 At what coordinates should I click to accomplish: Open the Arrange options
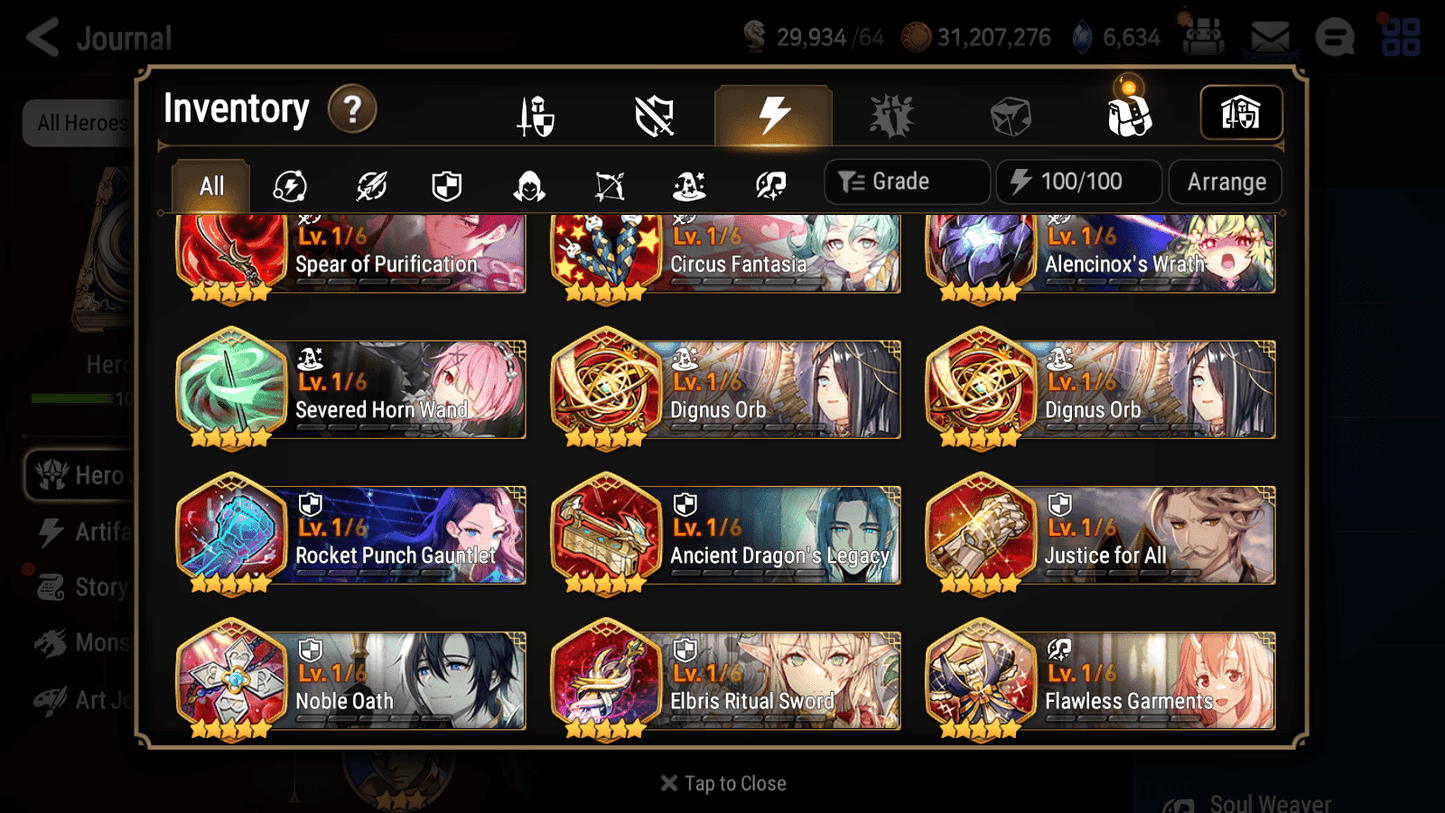[1224, 181]
